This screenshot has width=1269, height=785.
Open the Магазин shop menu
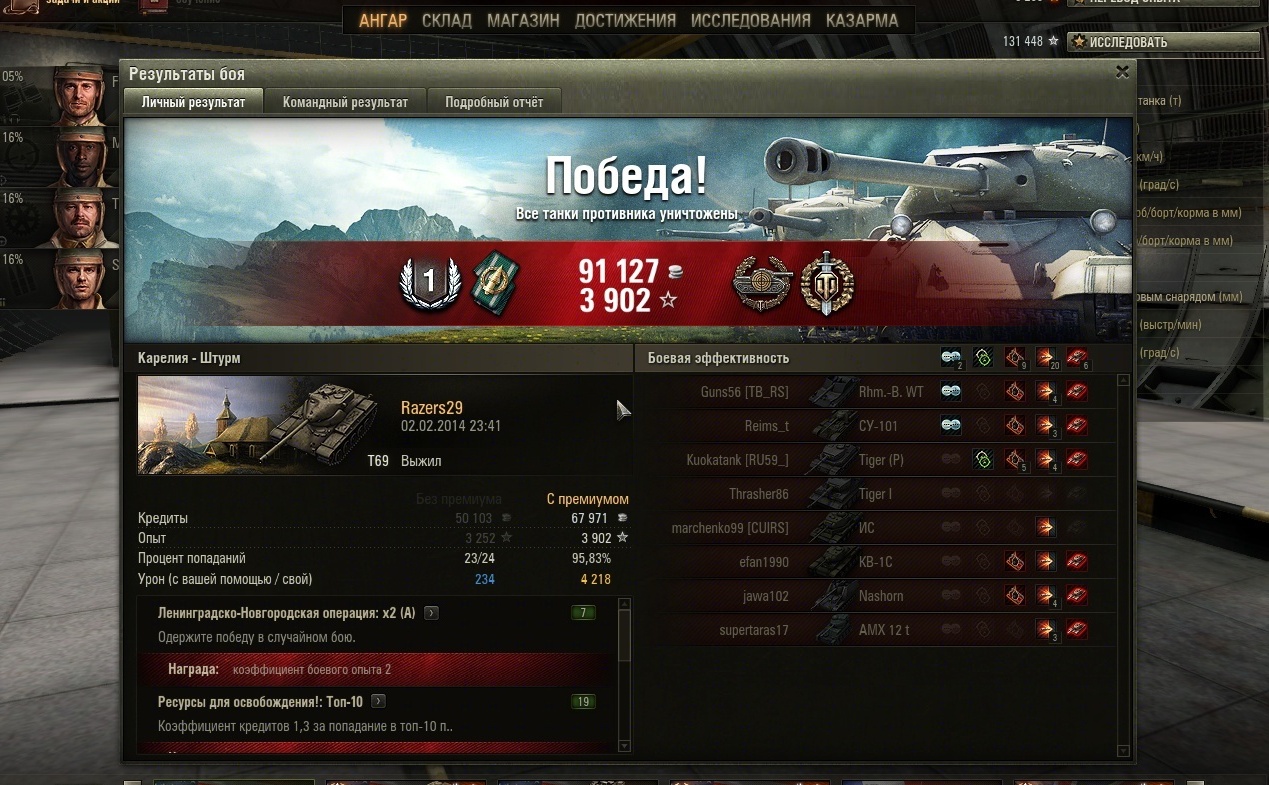(x=523, y=20)
